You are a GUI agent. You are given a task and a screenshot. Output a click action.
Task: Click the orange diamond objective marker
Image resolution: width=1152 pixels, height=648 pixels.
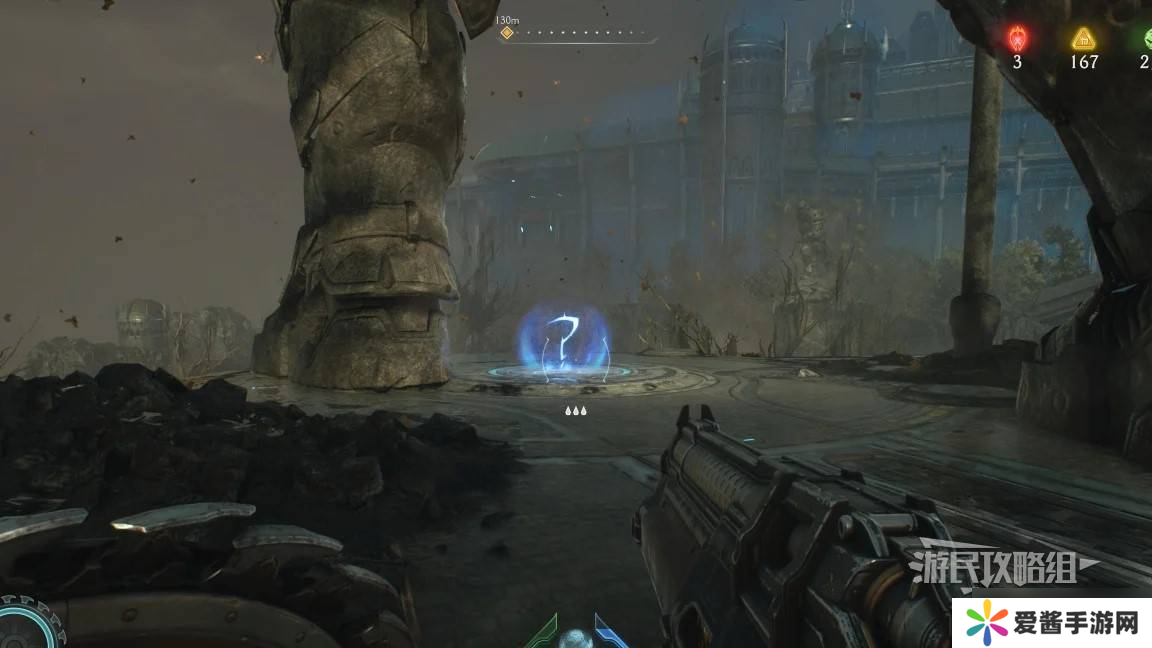click(x=507, y=33)
